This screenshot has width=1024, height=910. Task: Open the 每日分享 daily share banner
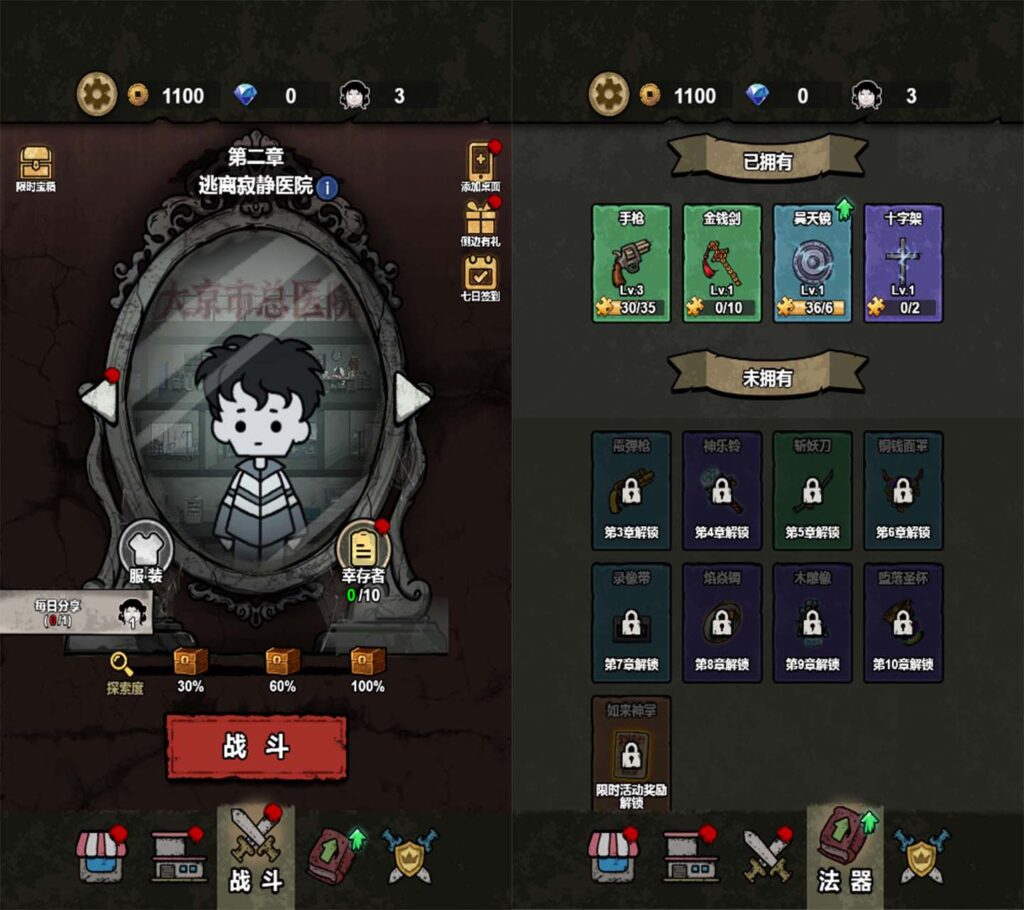click(76, 611)
